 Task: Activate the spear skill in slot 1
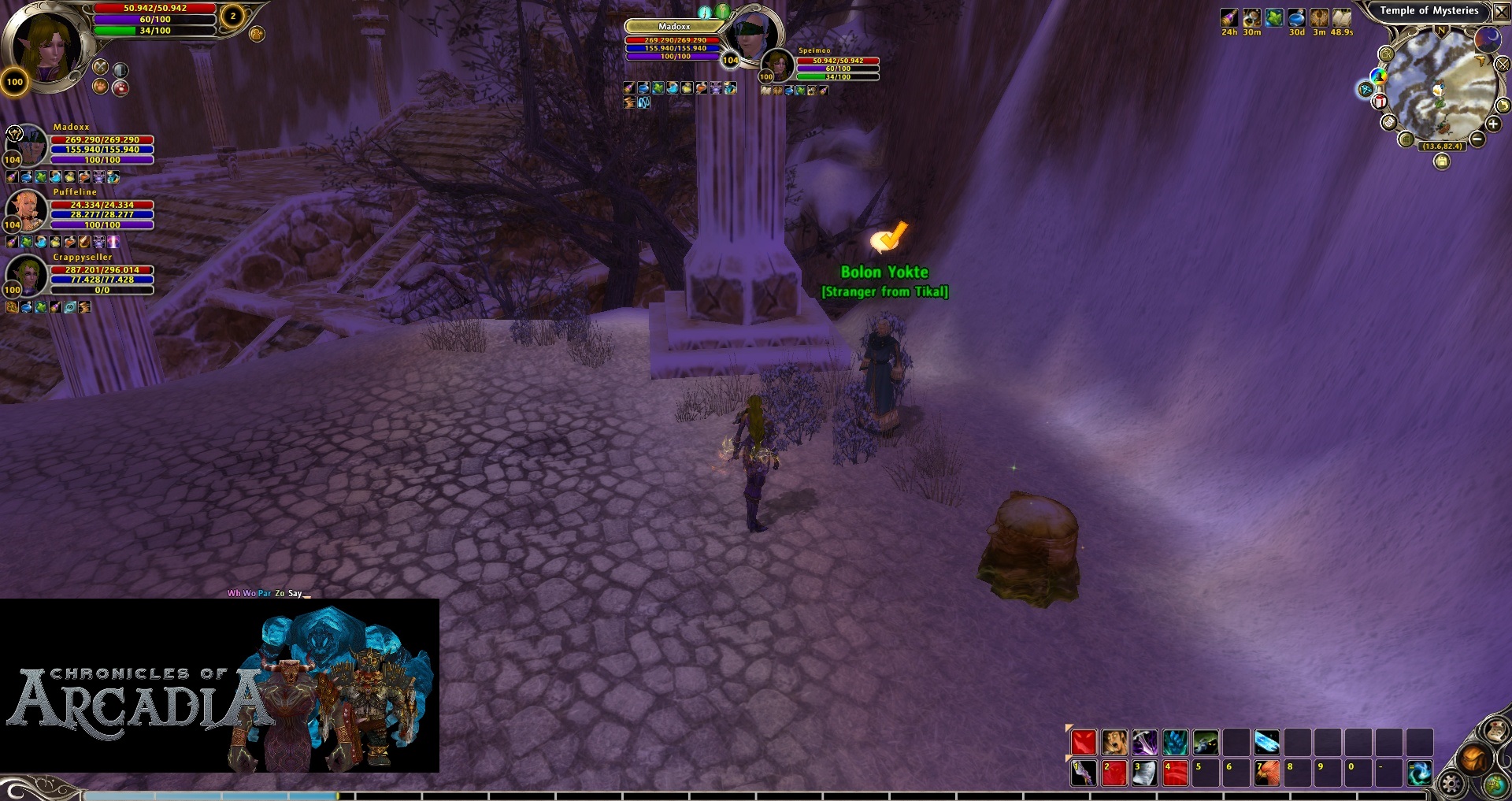1084,773
